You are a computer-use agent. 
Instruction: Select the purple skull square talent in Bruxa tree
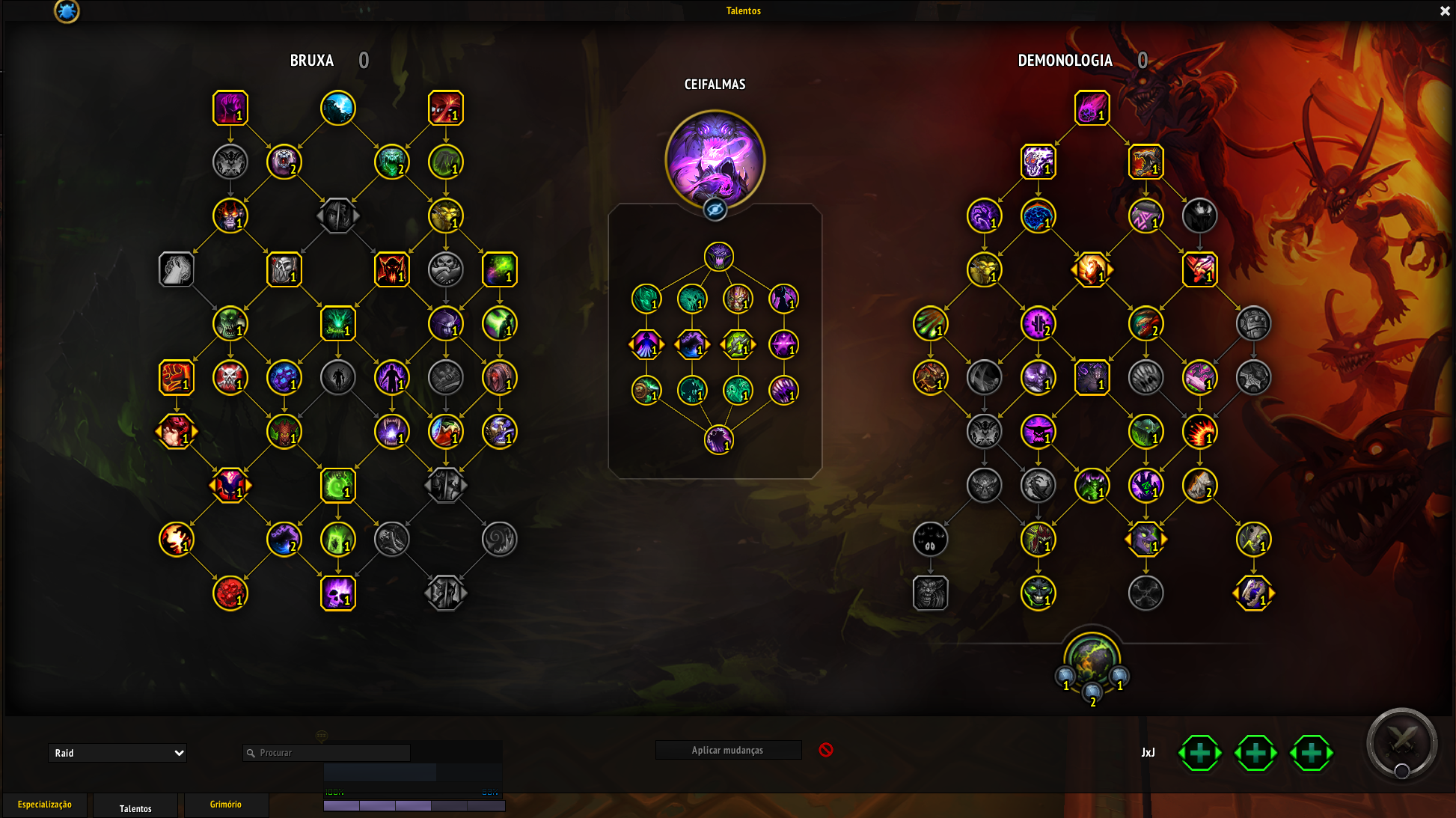point(338,593)
